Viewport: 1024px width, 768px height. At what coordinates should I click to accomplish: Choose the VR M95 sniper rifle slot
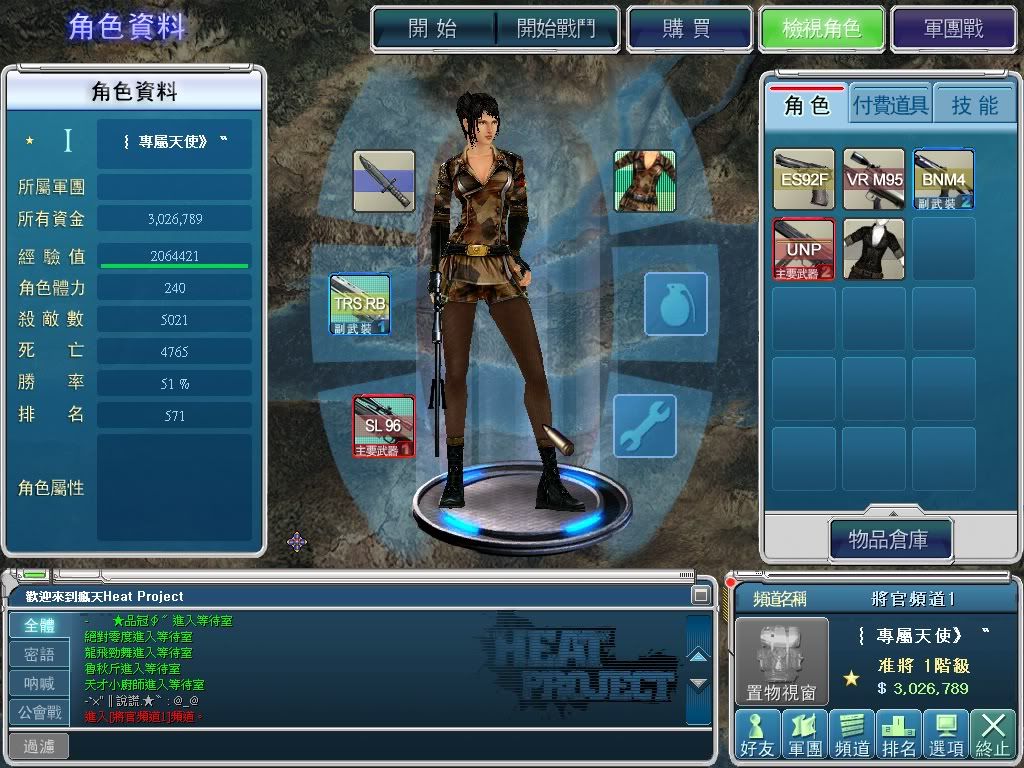(x=873, y=179)
